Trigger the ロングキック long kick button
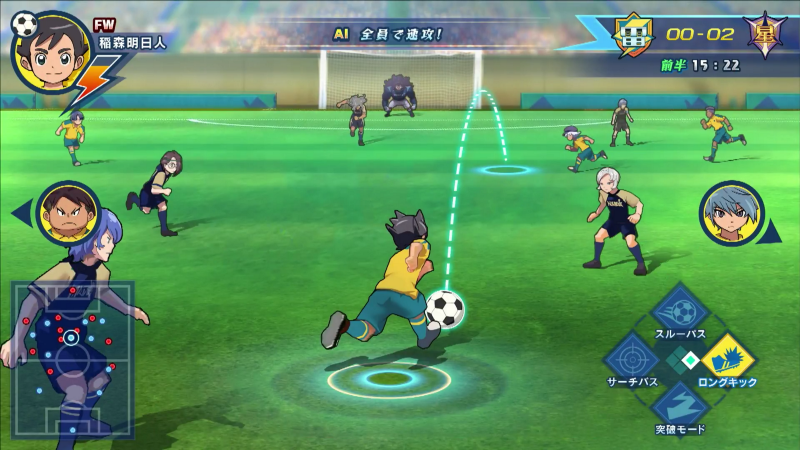 click(728, 359)
